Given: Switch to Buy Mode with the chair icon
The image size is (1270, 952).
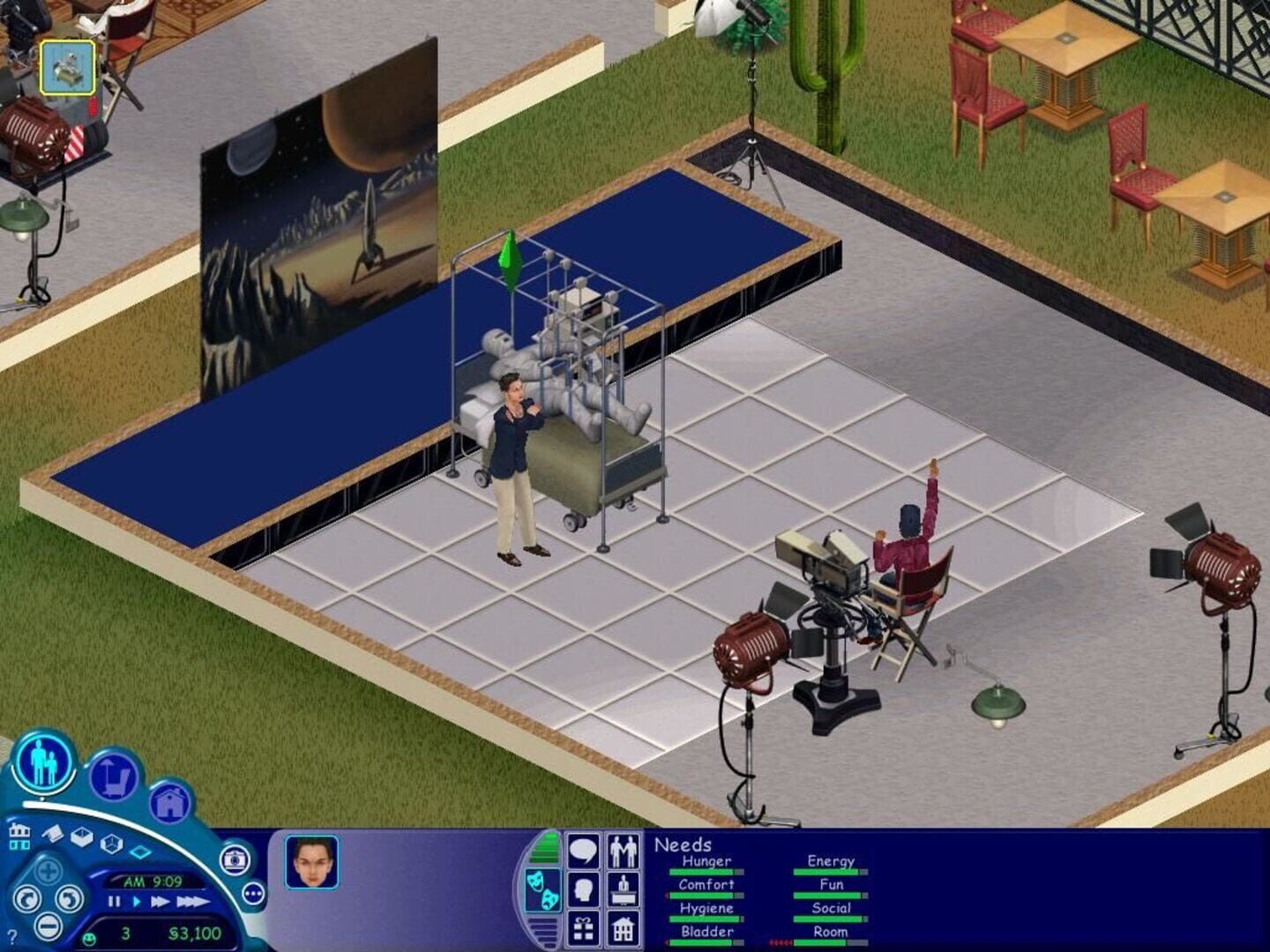Looking at the screenshot, I should tap(115, 778).
